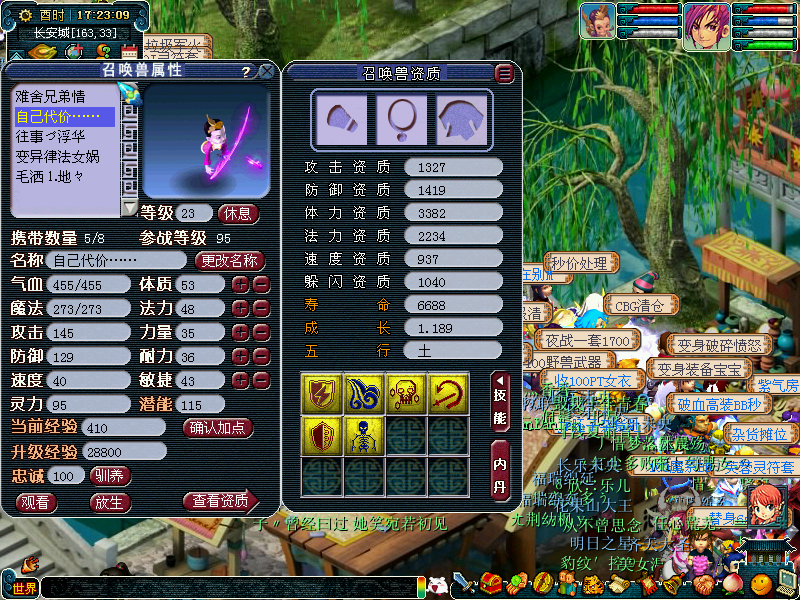Select pet 往事づ浮华 in the list
The height and width of the screenshot is (600, 800).
coord(50,136)
